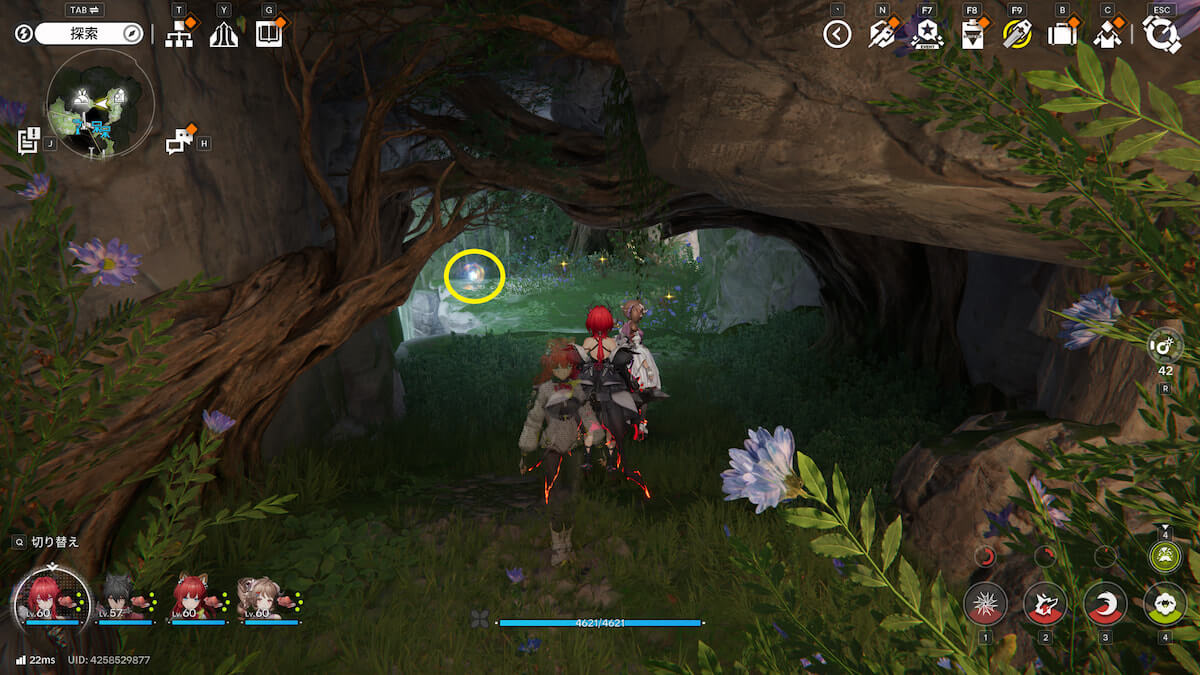This screenshot has width=1200, height=675.
Task: Open the main system menu ring icon
Action: [1162, 35]
